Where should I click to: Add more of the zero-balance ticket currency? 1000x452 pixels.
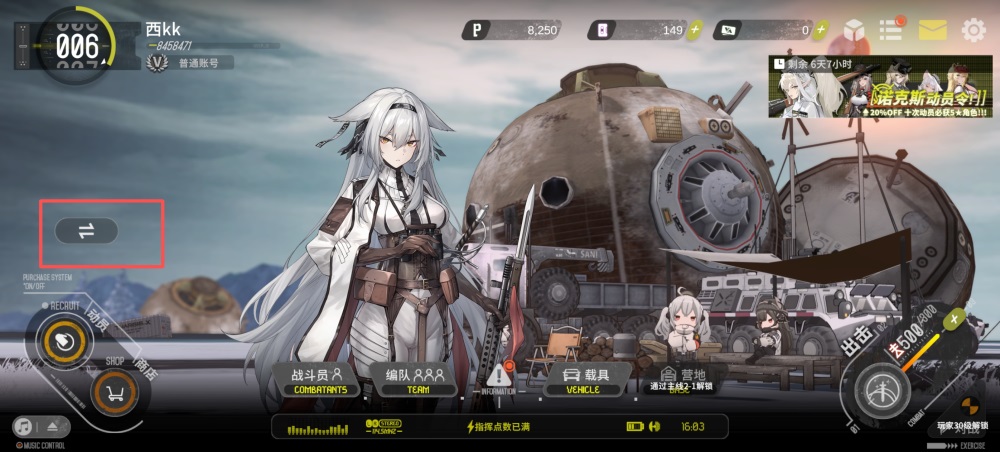click(820, 30)
